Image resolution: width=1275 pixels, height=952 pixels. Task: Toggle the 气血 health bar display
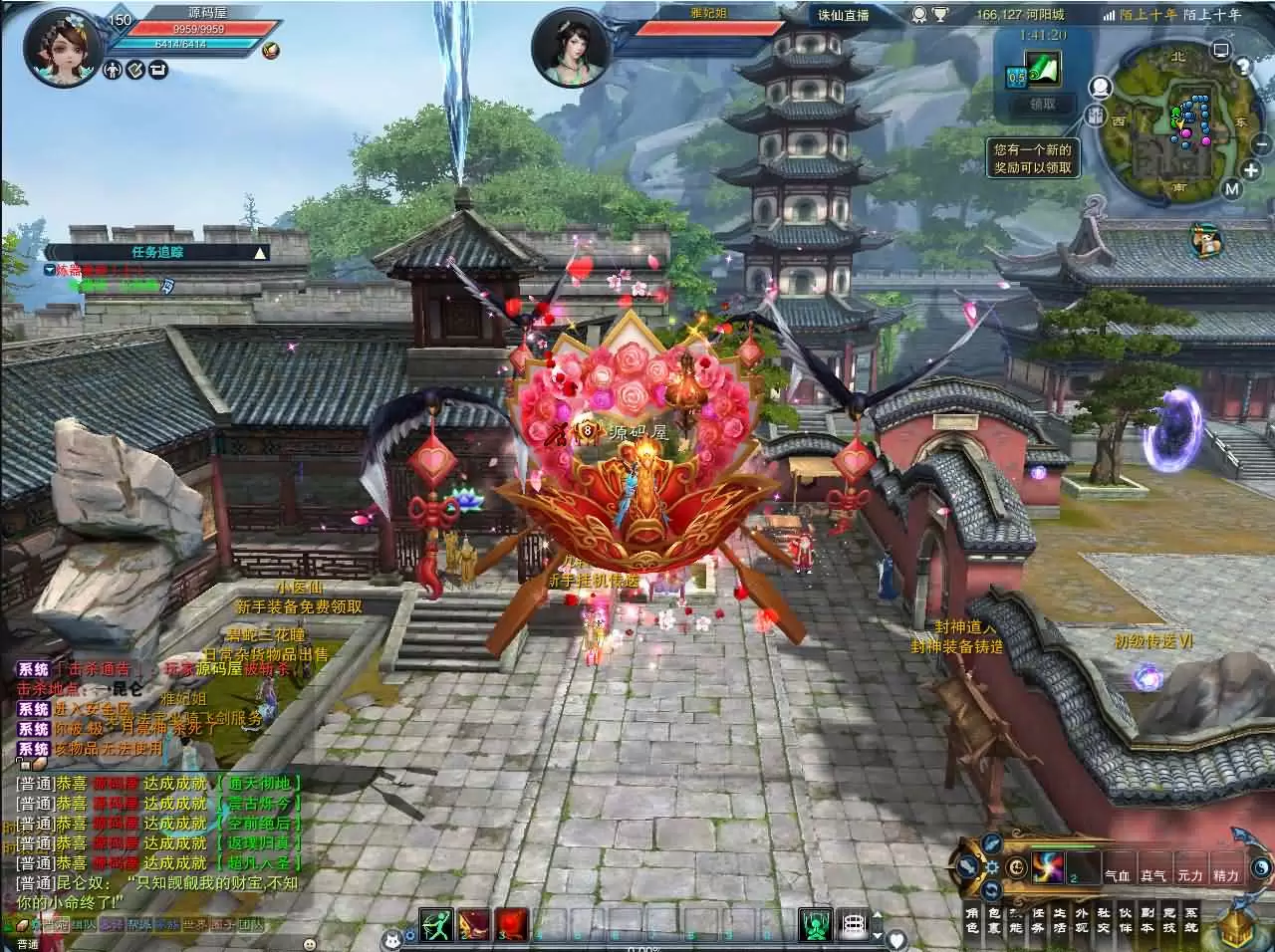(1119, 875)
